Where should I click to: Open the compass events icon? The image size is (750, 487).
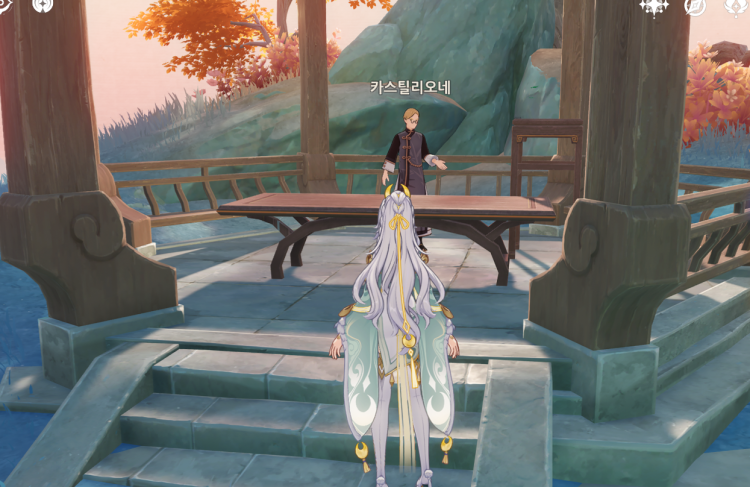694,6
